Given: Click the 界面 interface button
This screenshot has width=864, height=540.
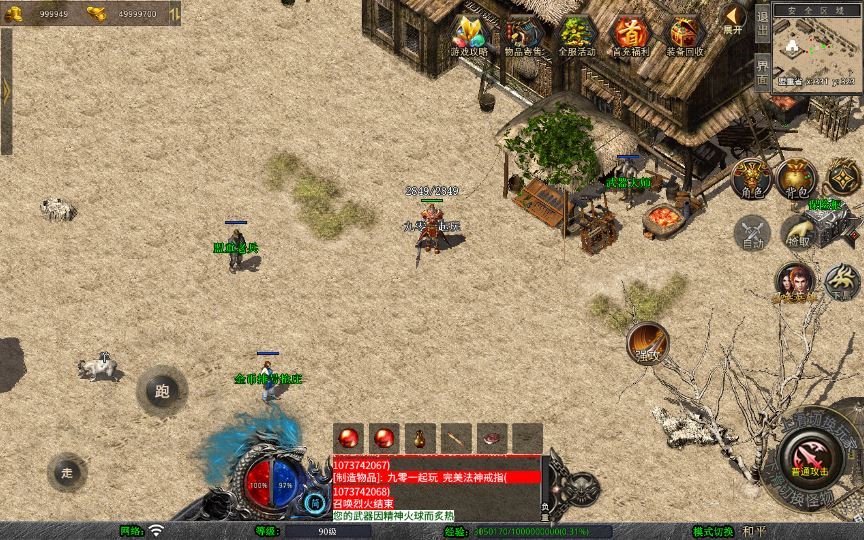Looking at the screenshot, I should coord(762,72).
